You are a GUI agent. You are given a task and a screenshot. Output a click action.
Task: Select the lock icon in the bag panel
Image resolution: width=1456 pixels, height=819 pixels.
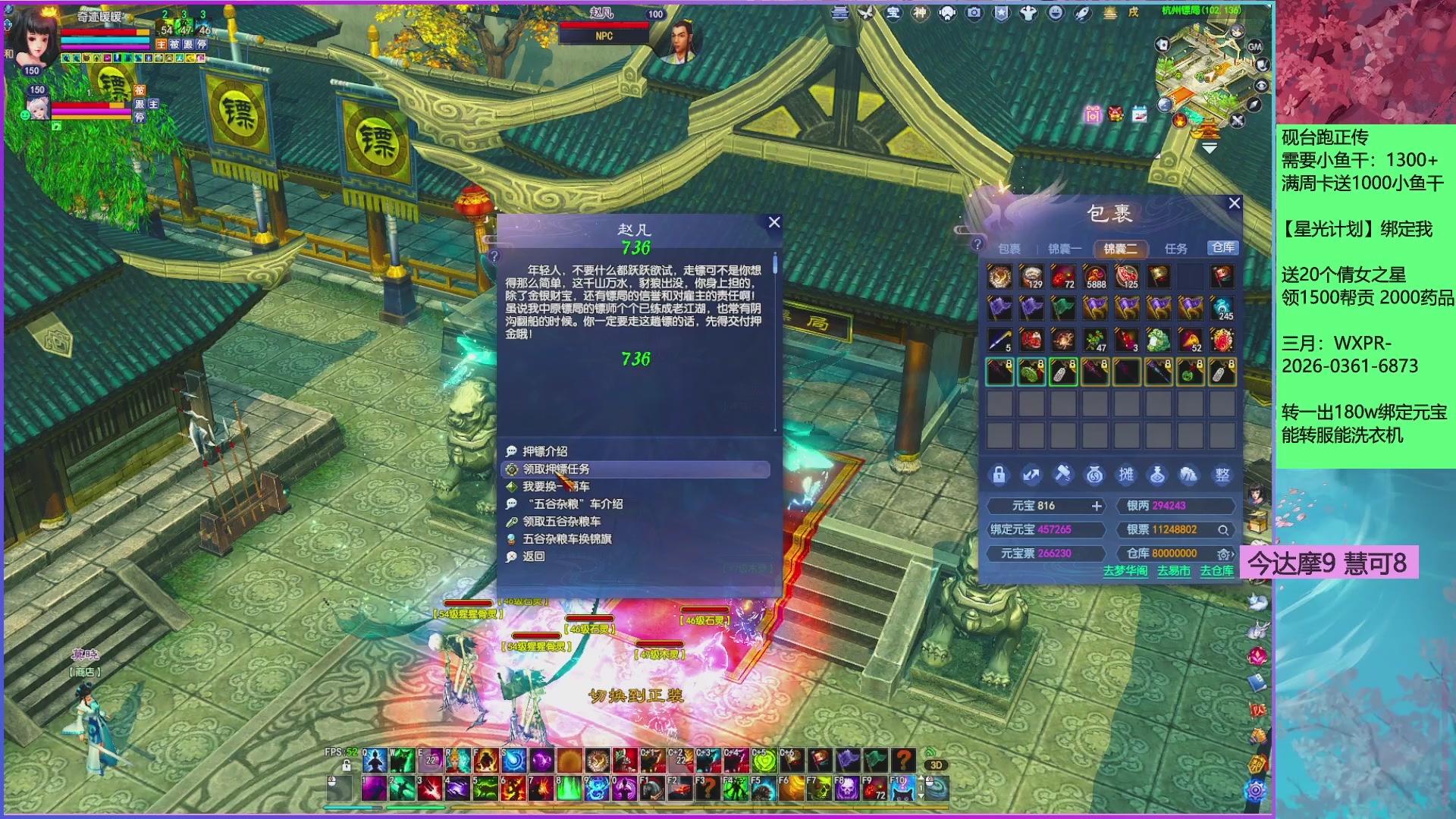(999, 475)
